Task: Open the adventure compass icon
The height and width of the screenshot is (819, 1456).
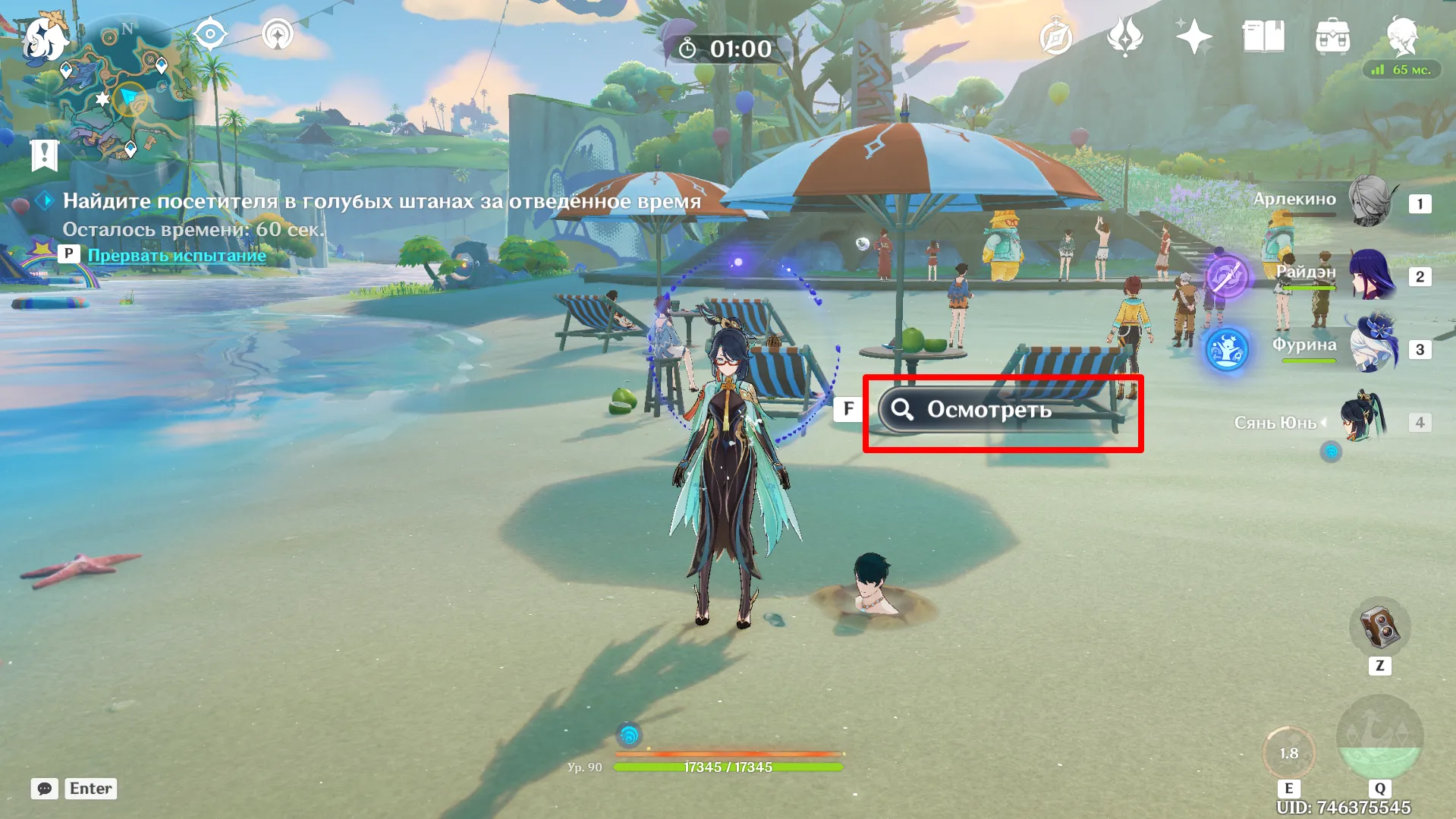Action: pyautogui.click(x=1055, y=36)
